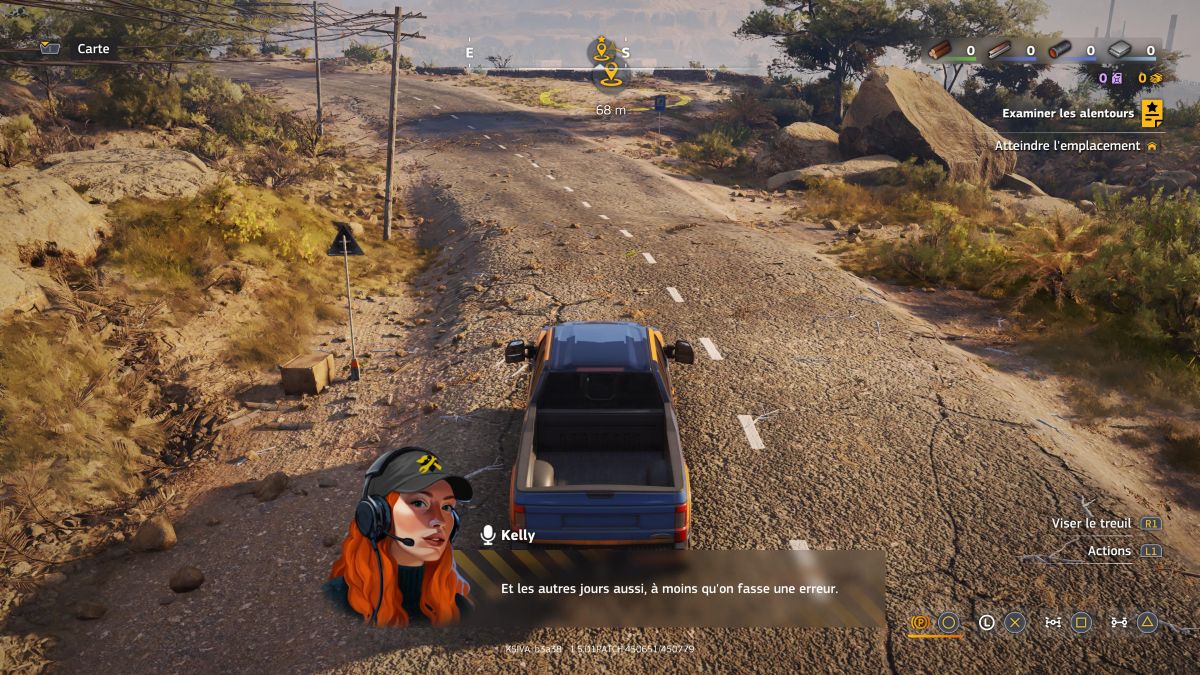Toggle the orange parking brake icon

920,623
